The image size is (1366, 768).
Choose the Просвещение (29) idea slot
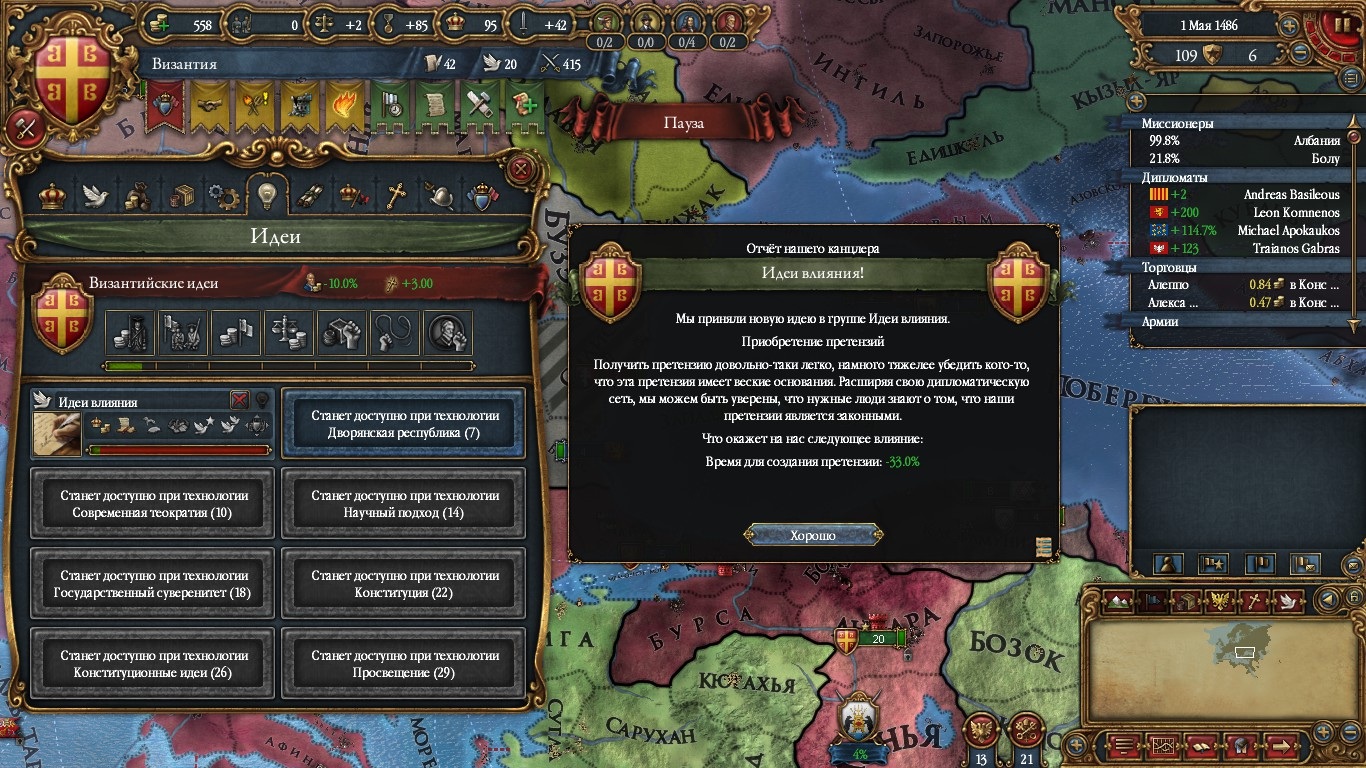pos(404,664)
